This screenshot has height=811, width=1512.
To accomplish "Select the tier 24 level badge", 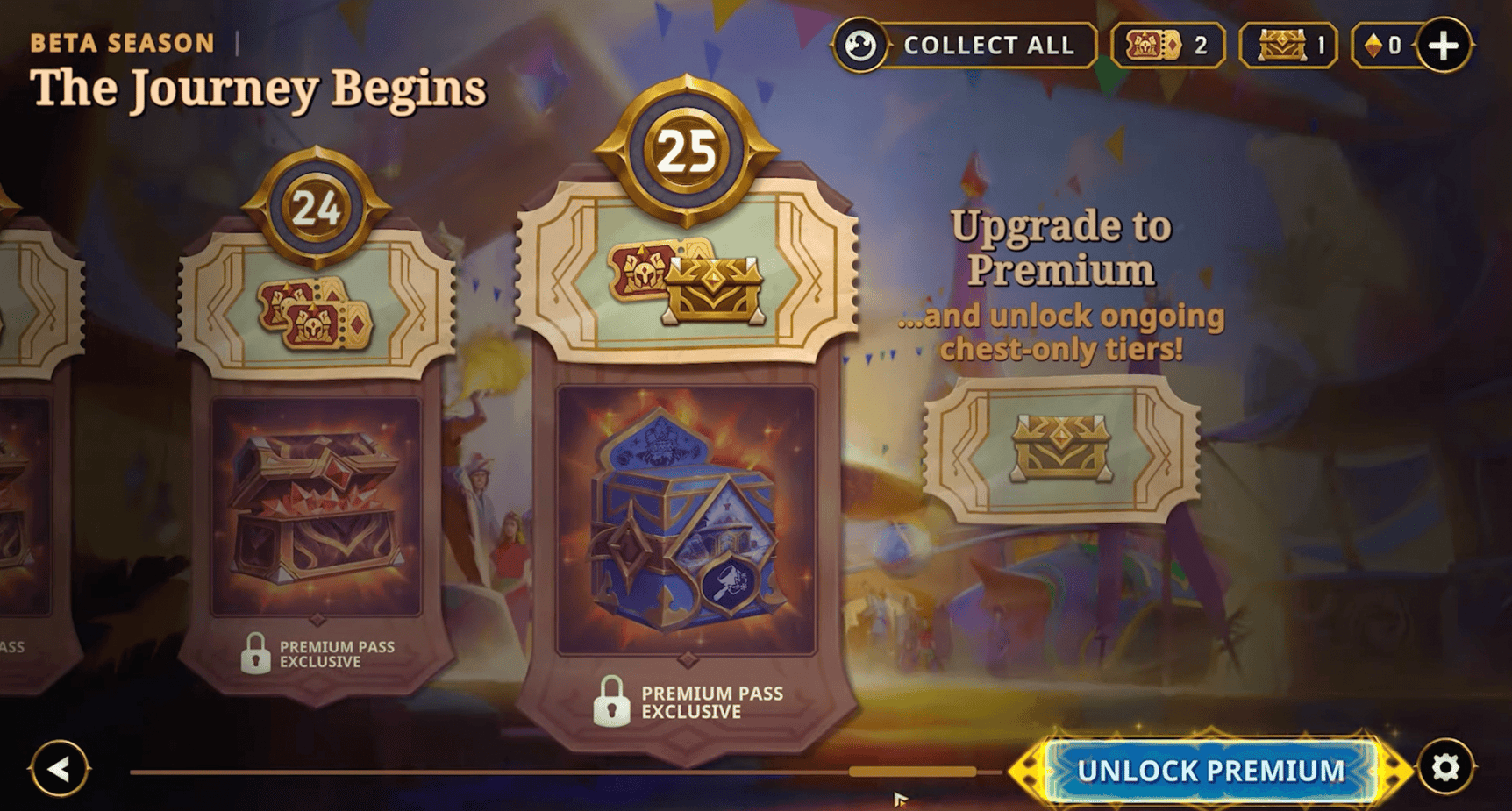I will point(316,210).
